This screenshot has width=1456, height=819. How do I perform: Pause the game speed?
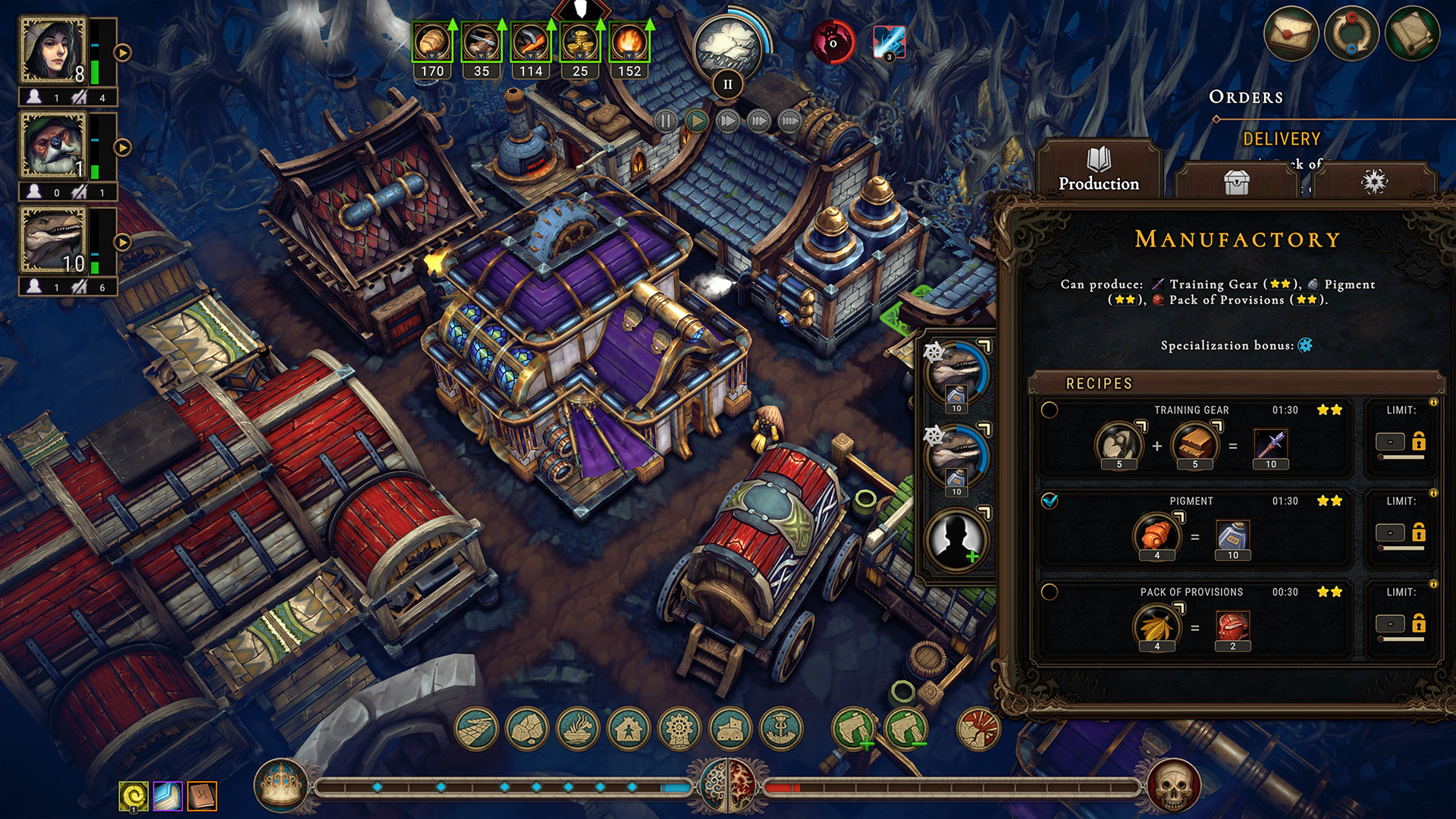click(665, 121)
